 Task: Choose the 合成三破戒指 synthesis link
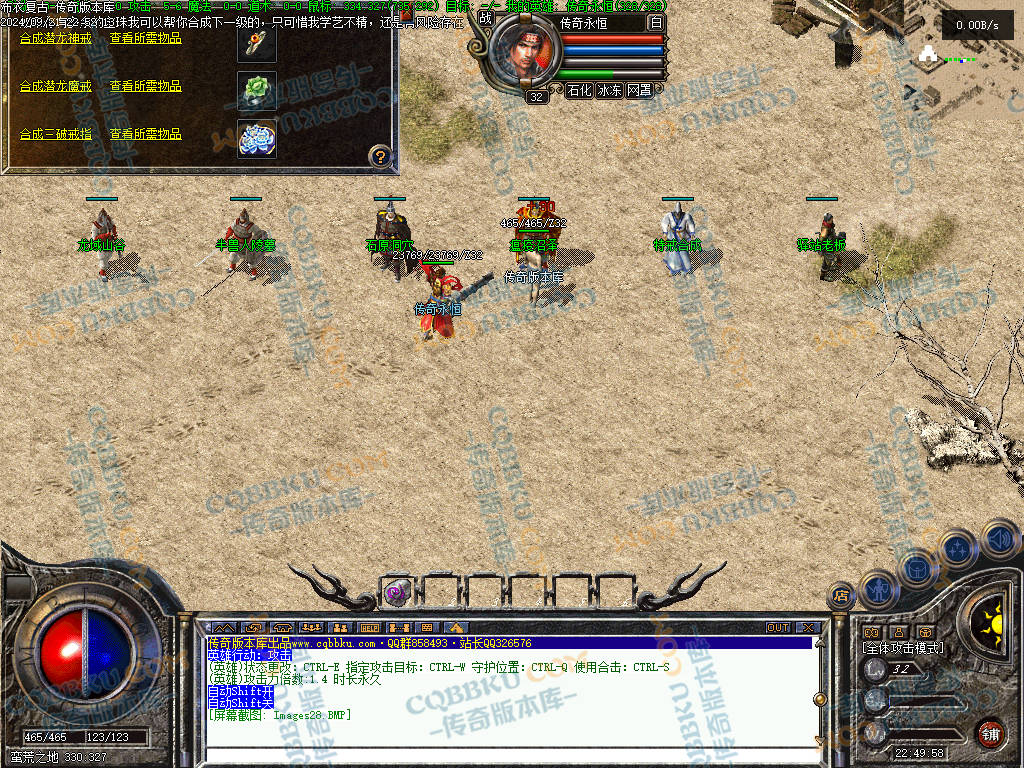55,134
